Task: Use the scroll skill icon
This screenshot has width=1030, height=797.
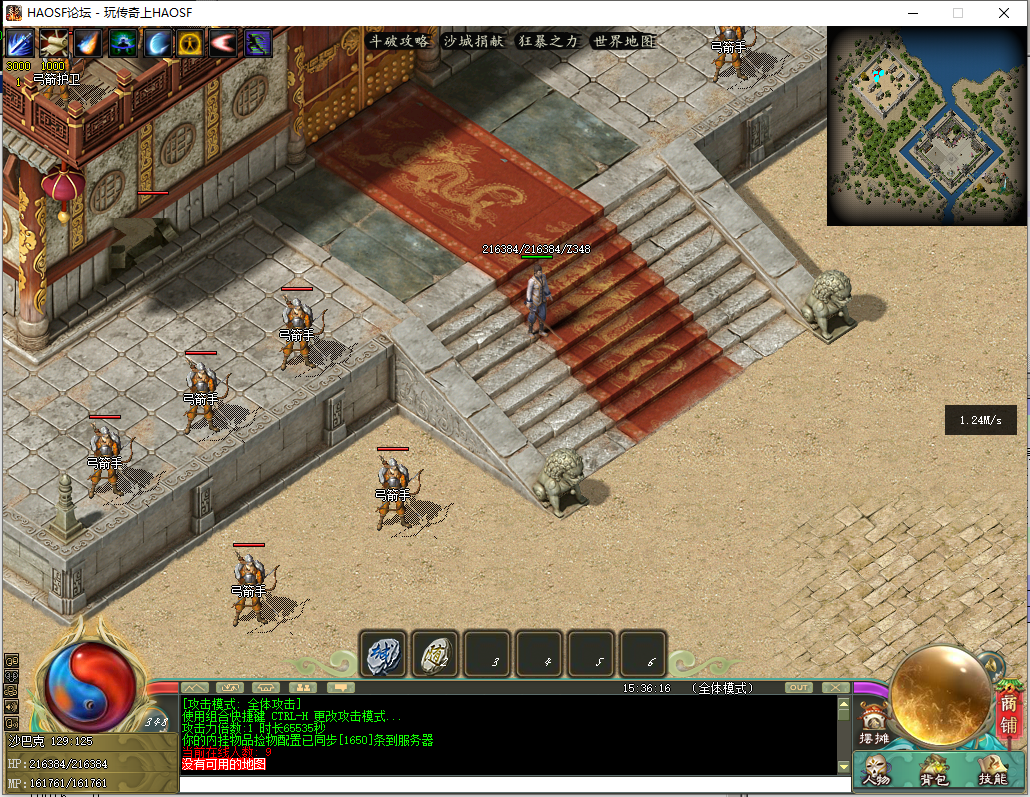Action: tap(56, 43)
